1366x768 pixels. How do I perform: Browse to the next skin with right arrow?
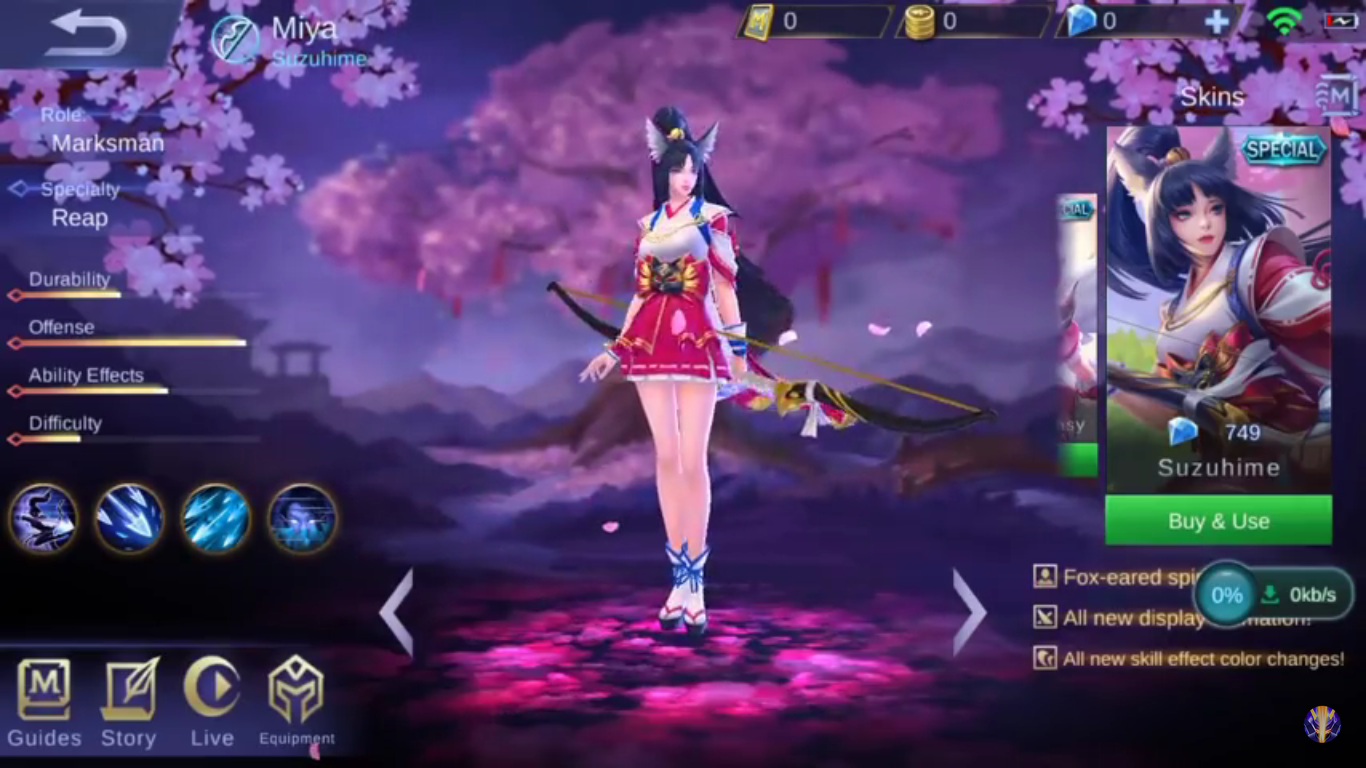tap(966, 610)
